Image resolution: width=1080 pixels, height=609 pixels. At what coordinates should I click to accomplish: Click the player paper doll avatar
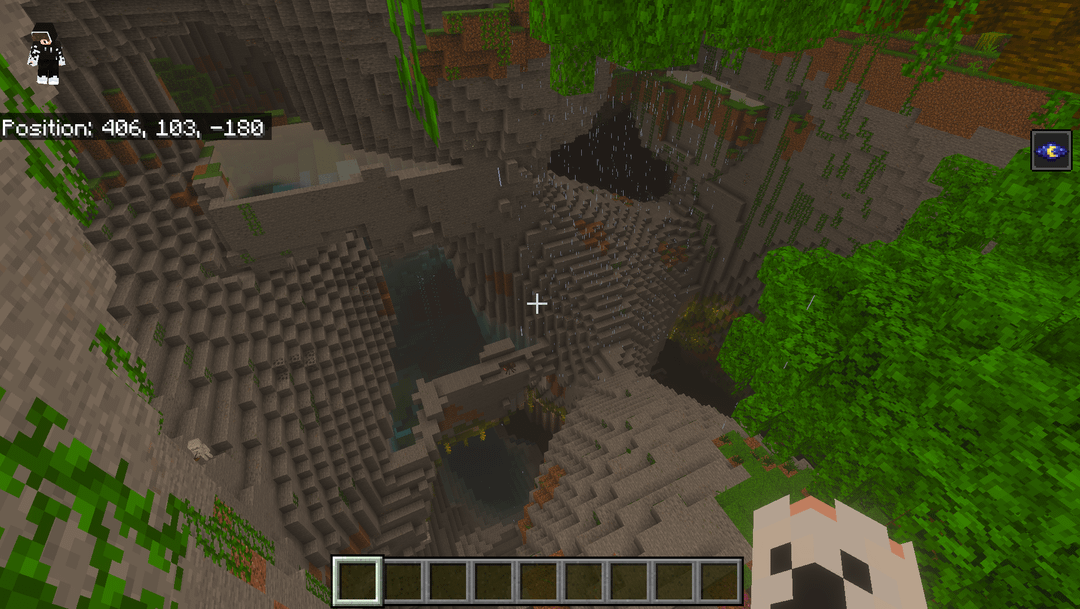(x=46, y=53)
